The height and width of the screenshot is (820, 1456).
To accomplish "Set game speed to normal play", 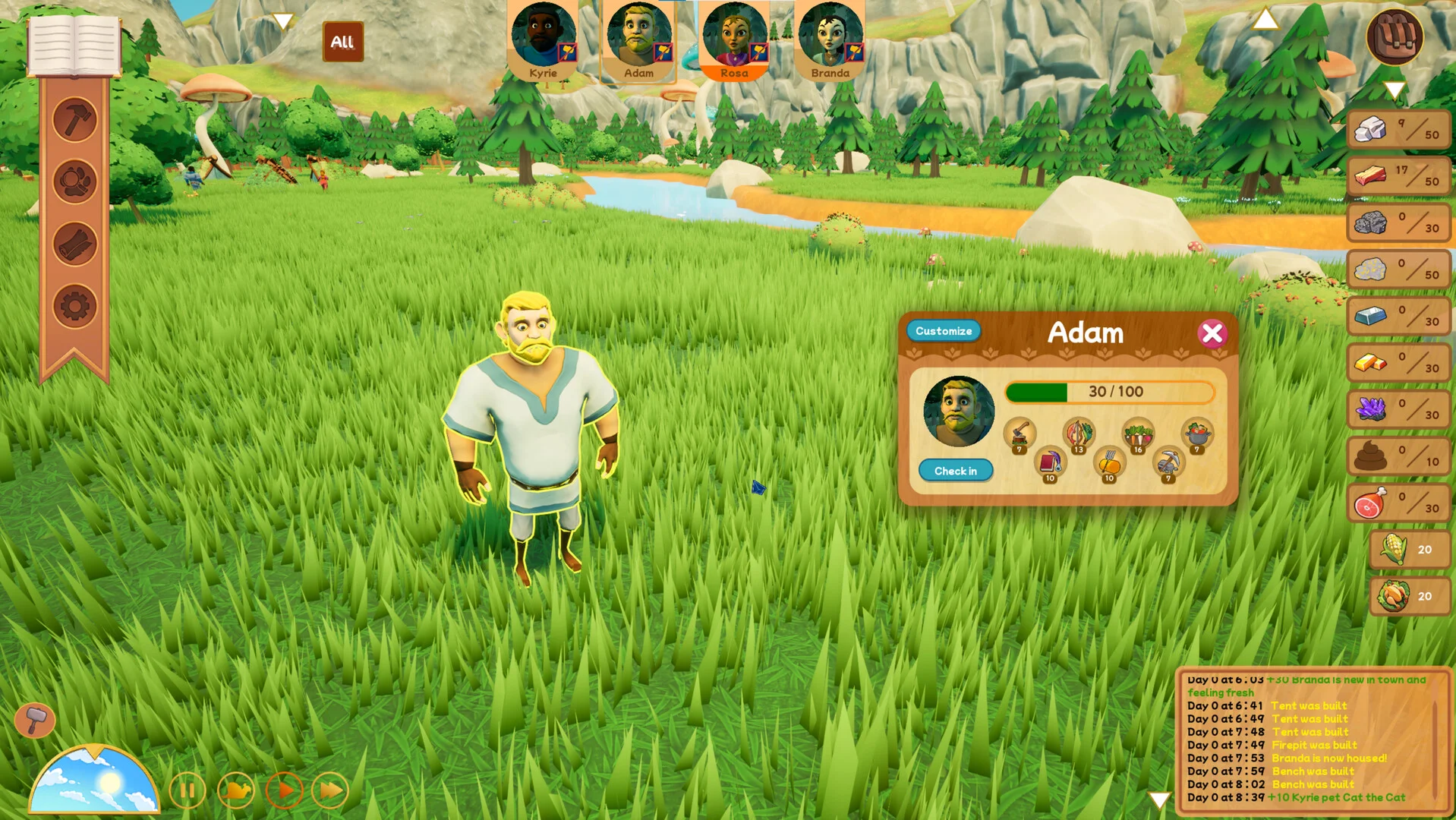I will click(x=285, y=791).
